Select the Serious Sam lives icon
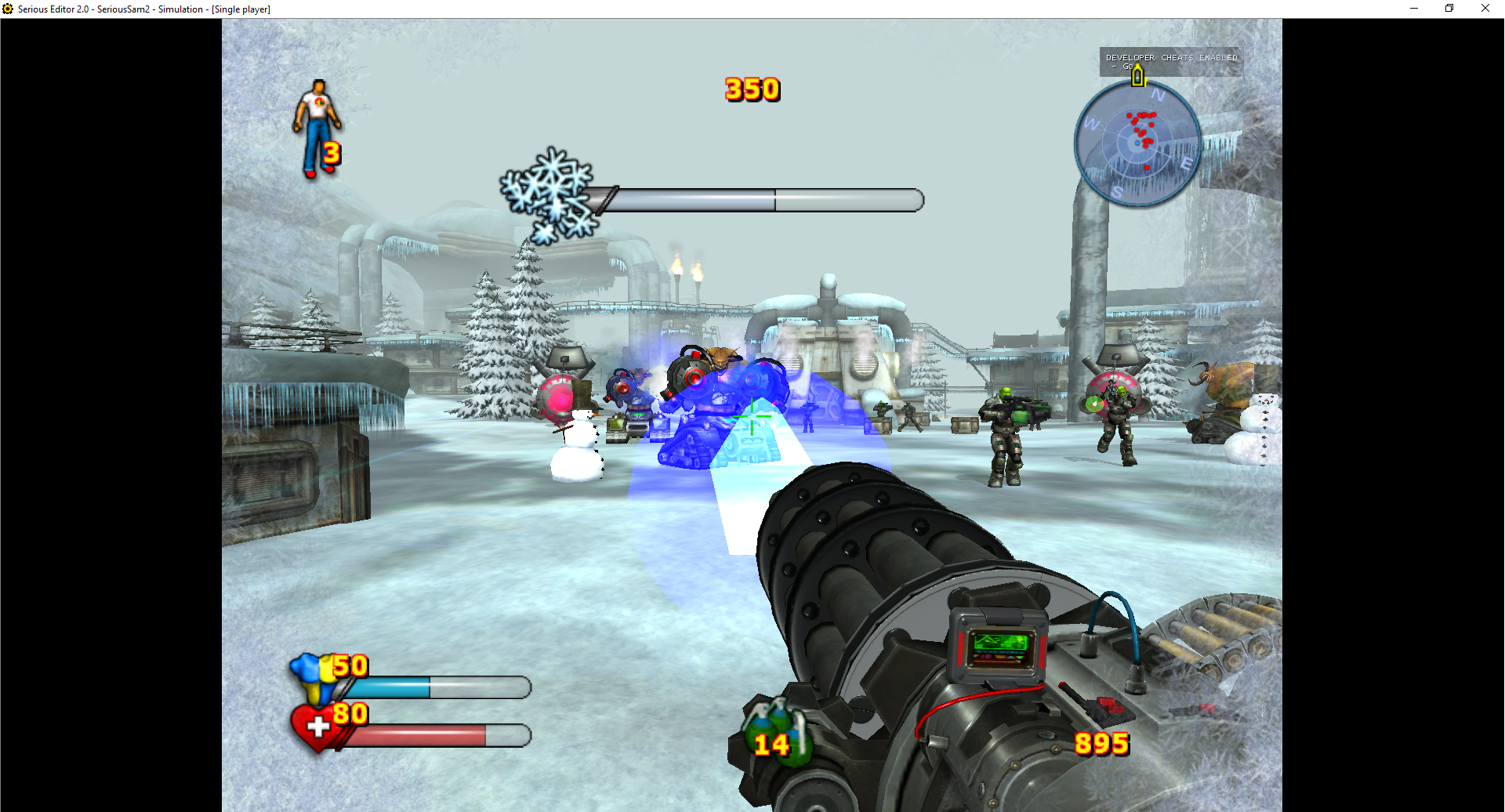The height and width of the screenshot is (812, 1505). [315, 127]
